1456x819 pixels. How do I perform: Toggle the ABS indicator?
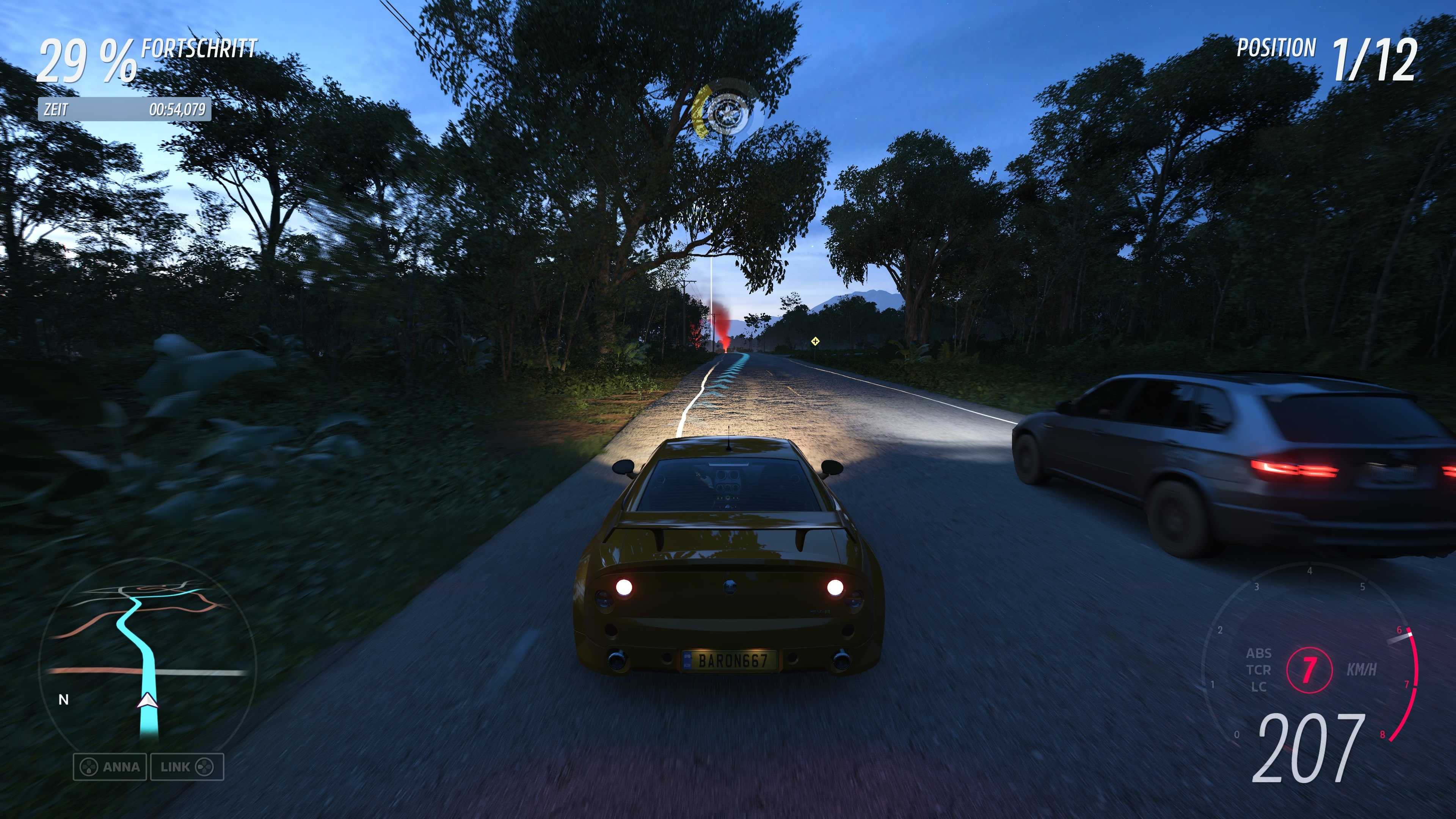click(x=1259, y=653)
